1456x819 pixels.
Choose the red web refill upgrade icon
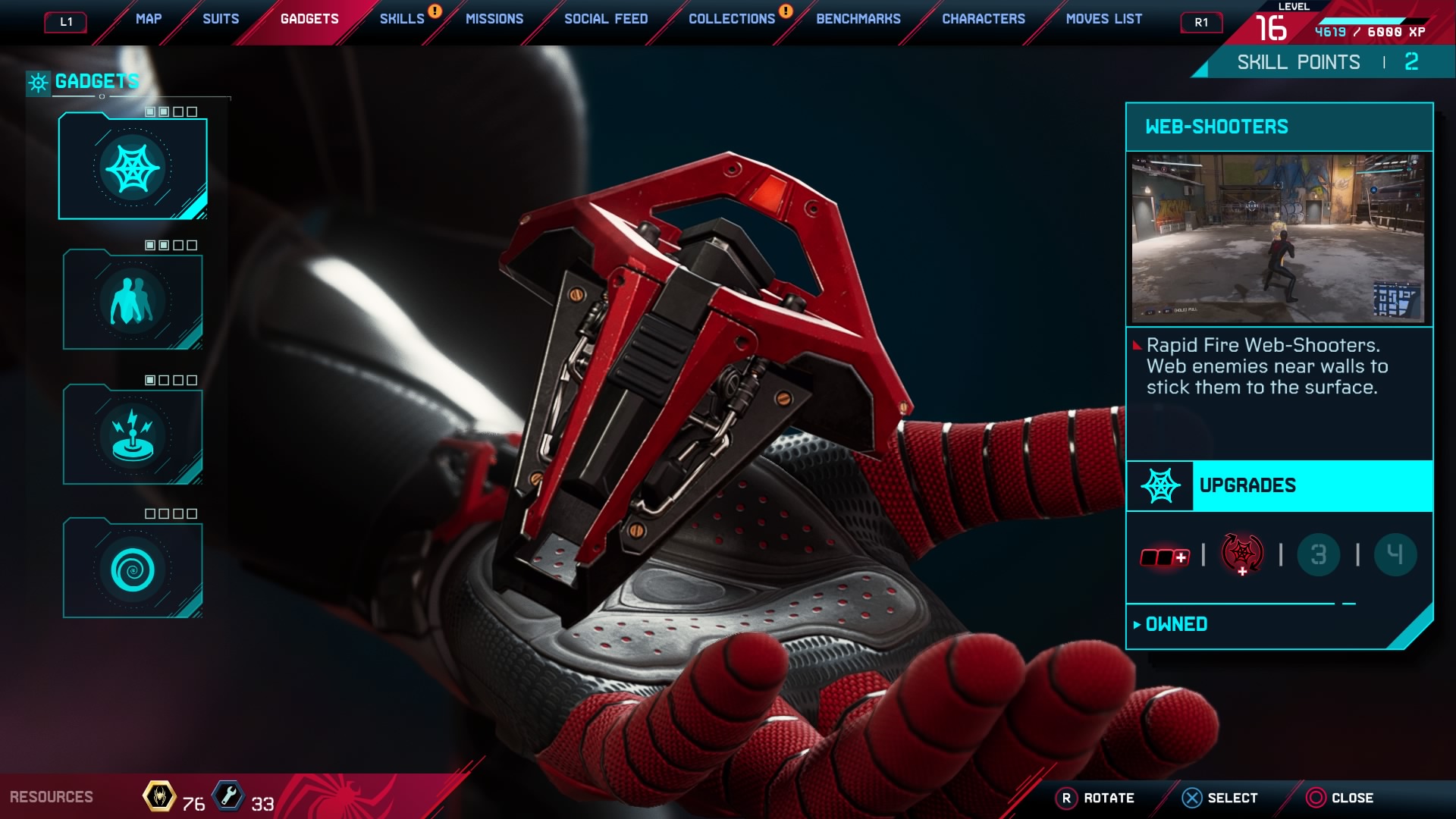pyautogui.click(x=1242, y=554)
